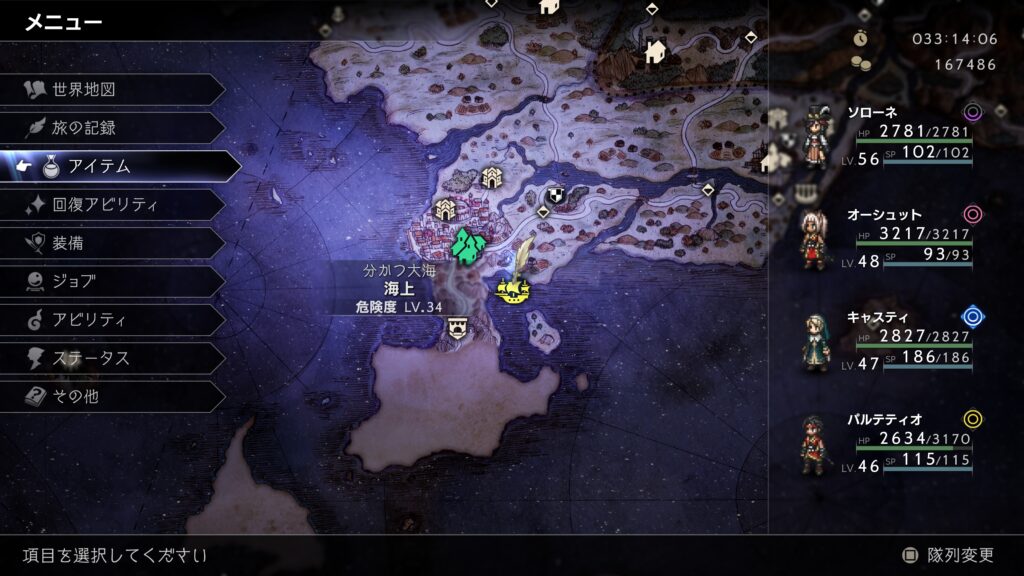Open the その他 miscellaneous menu
The width and height of the screenshot is (1024, 576).
(x=110, y=396)
